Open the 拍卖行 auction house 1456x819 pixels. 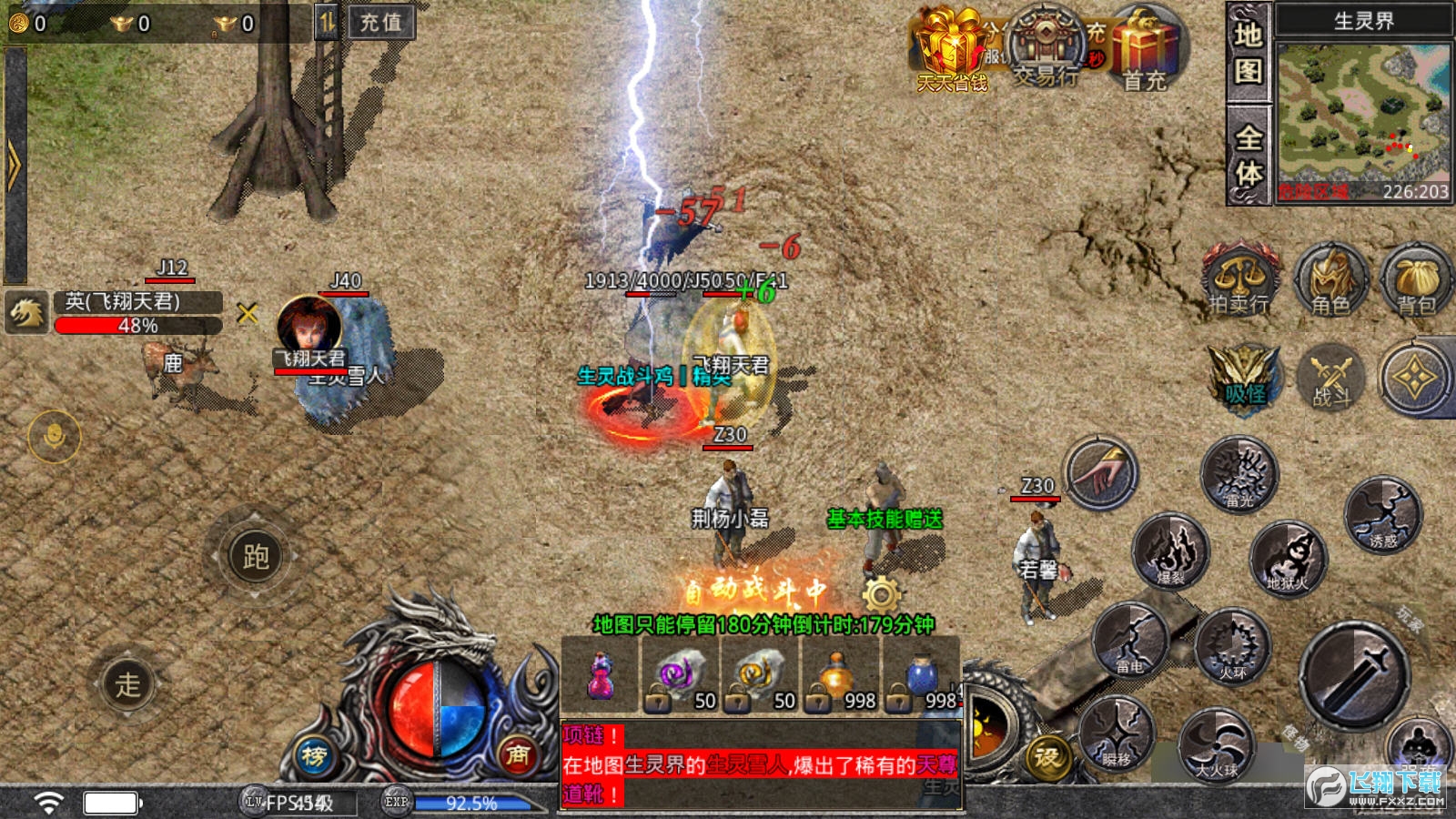point(1239,279)
